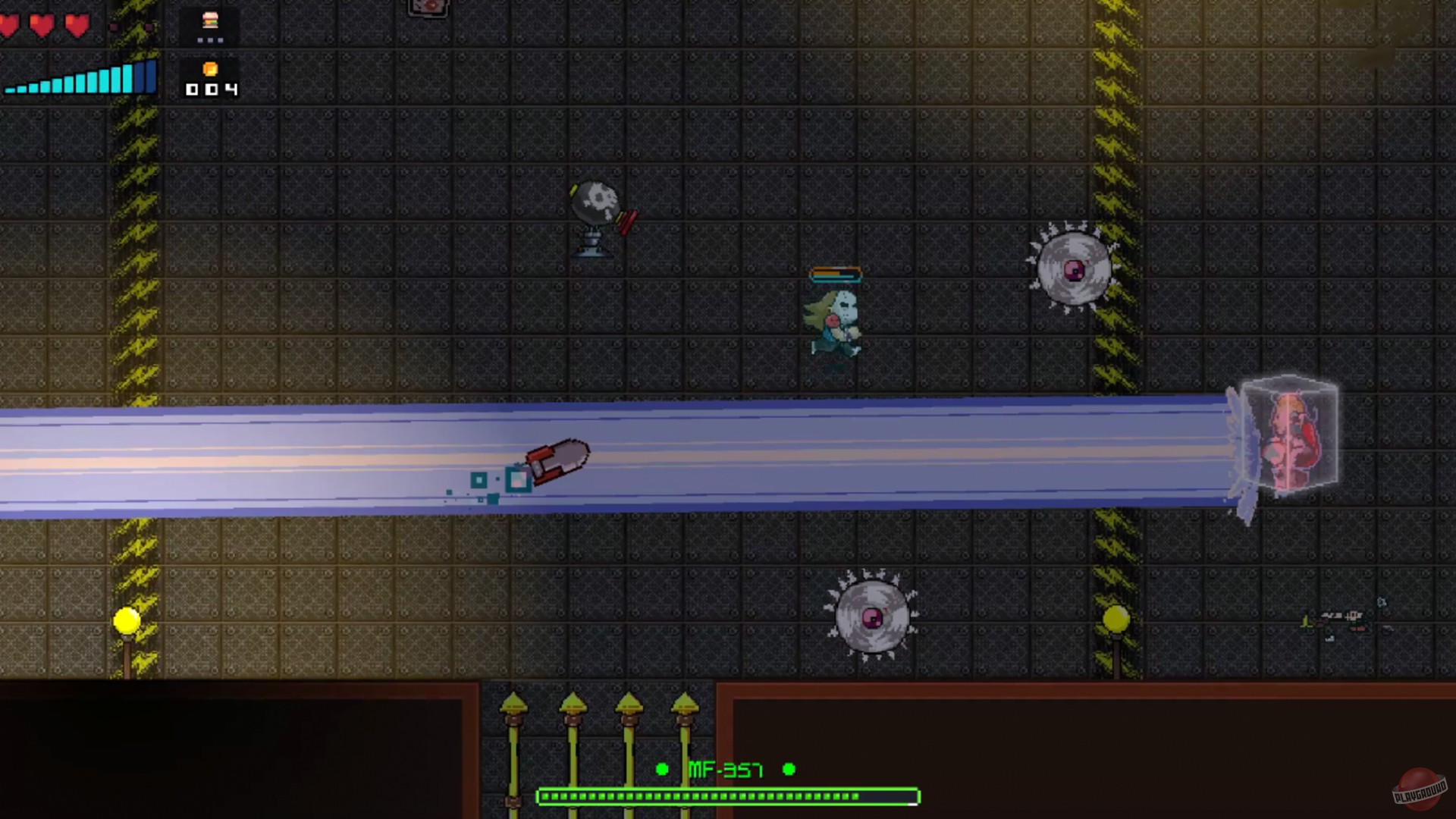This screenshot has height=819, width=1456.
Task: Select the upper spinning sawblade eye enemy
Action: (x=1072, y=269)
